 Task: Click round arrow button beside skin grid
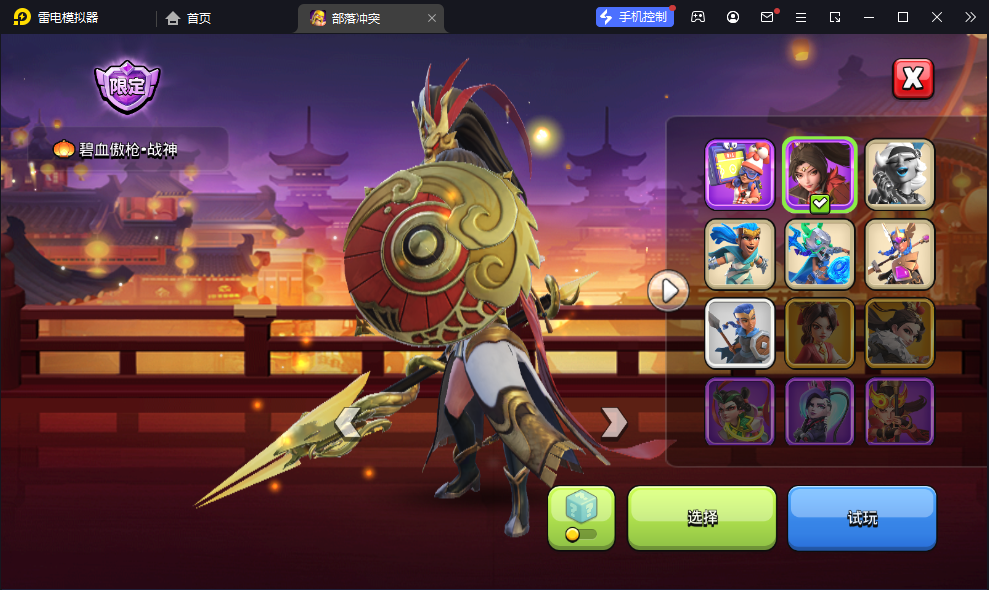point(667,291)
